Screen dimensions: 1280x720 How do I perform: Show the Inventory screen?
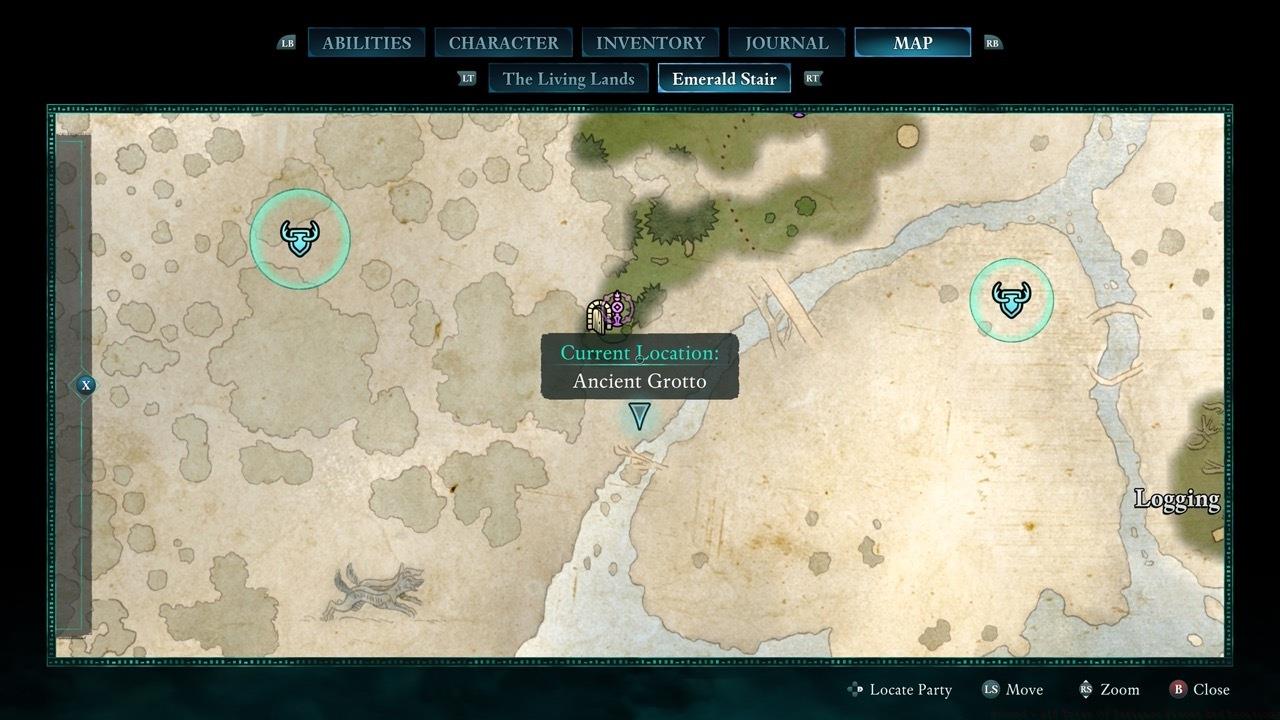coord(650,43)
